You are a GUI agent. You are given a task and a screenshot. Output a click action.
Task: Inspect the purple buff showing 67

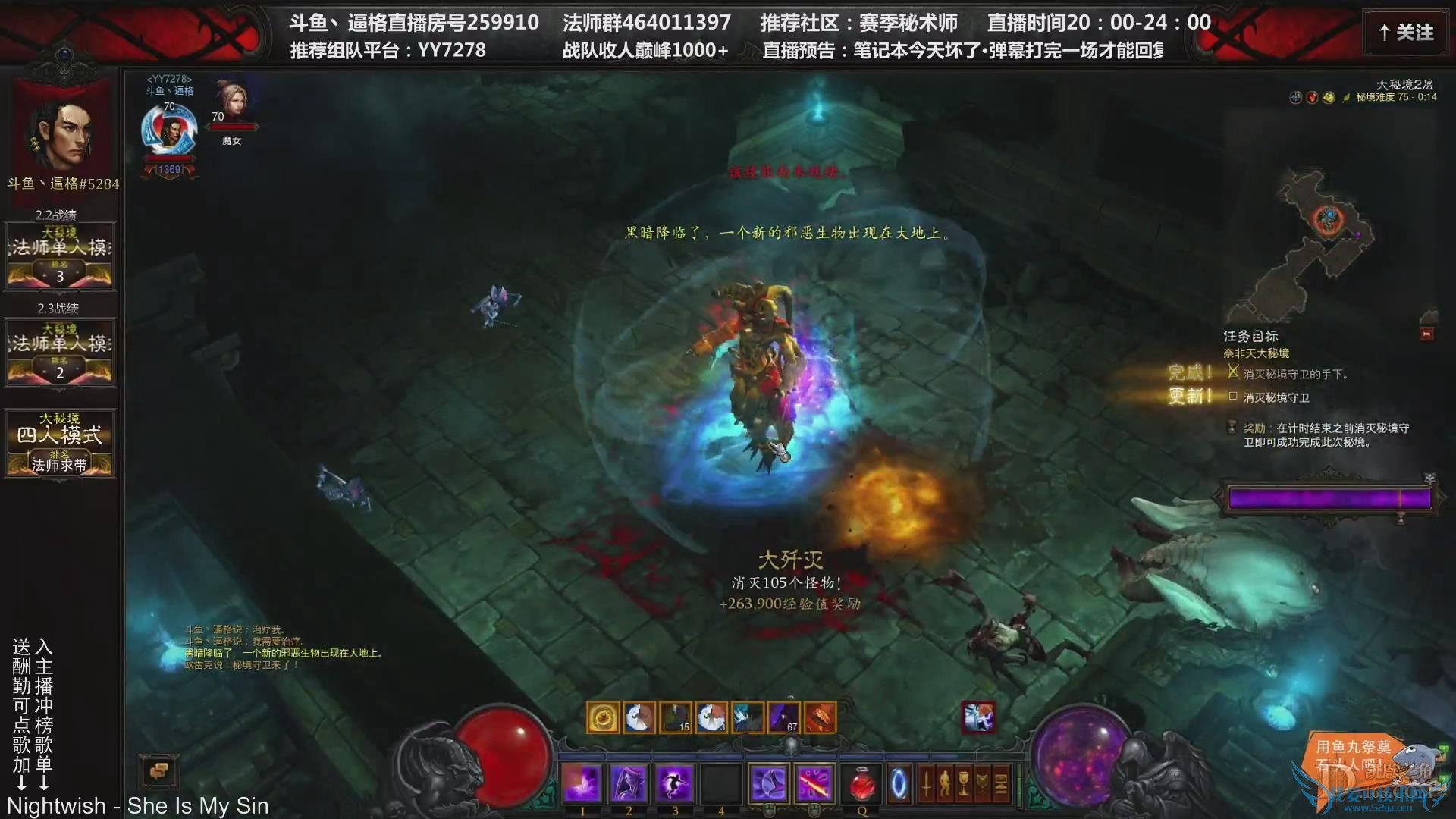(x=784, y=717)
